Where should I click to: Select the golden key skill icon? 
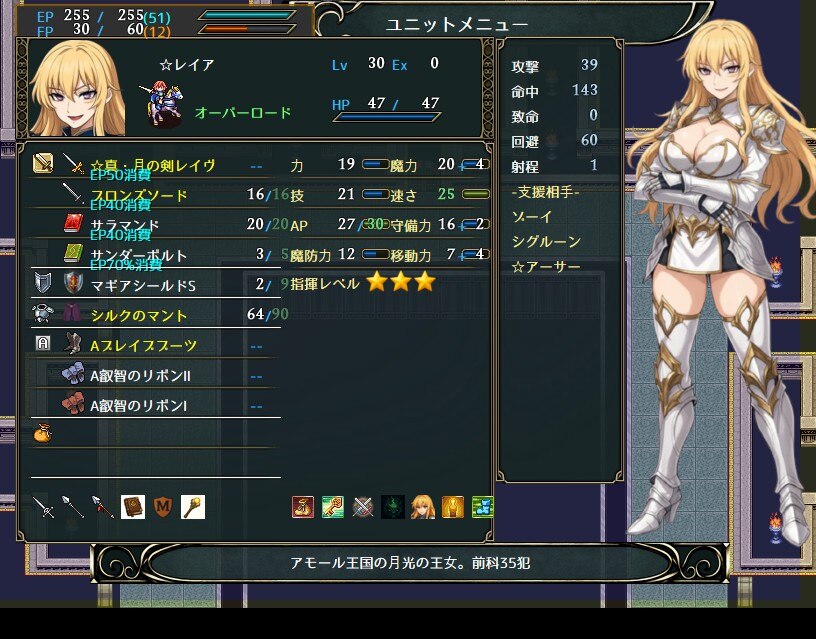click(333, 506)
